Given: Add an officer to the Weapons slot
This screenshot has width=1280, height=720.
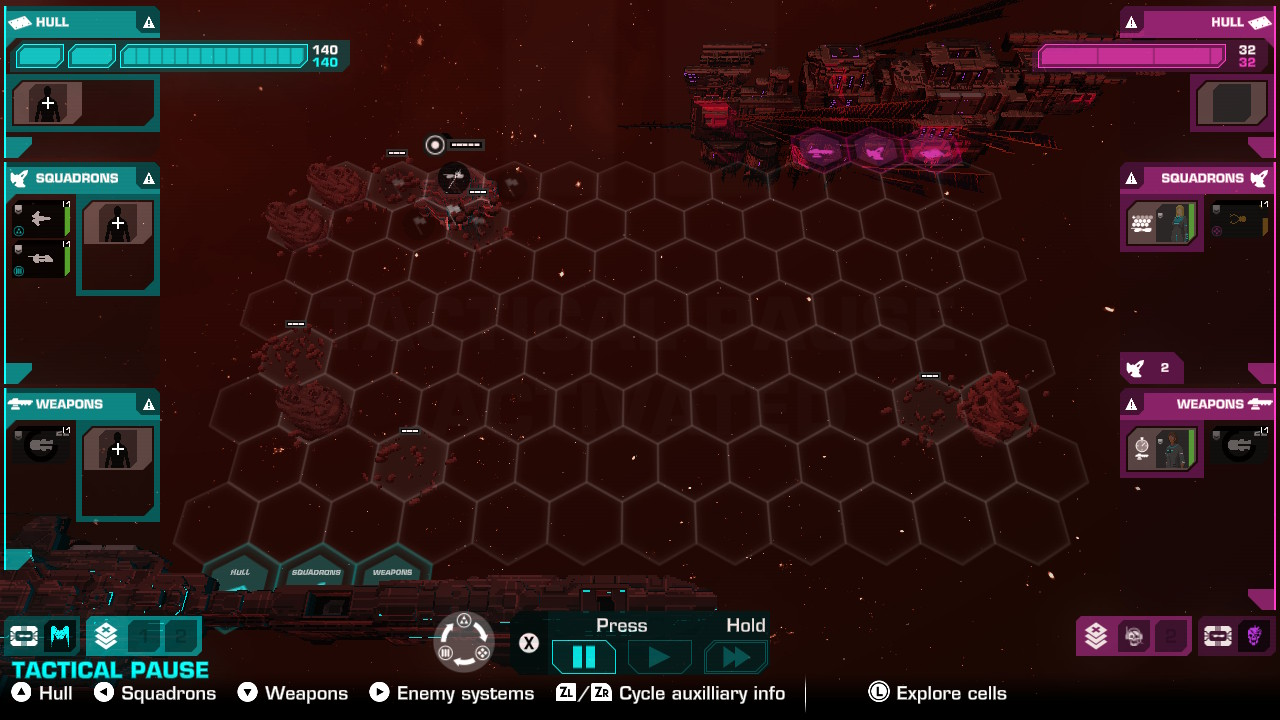Looking at the screenshot, I should [118, 449].
